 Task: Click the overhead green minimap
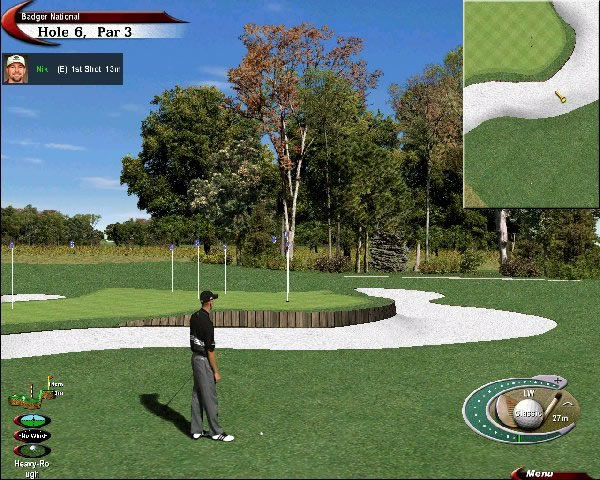(530, 104)
